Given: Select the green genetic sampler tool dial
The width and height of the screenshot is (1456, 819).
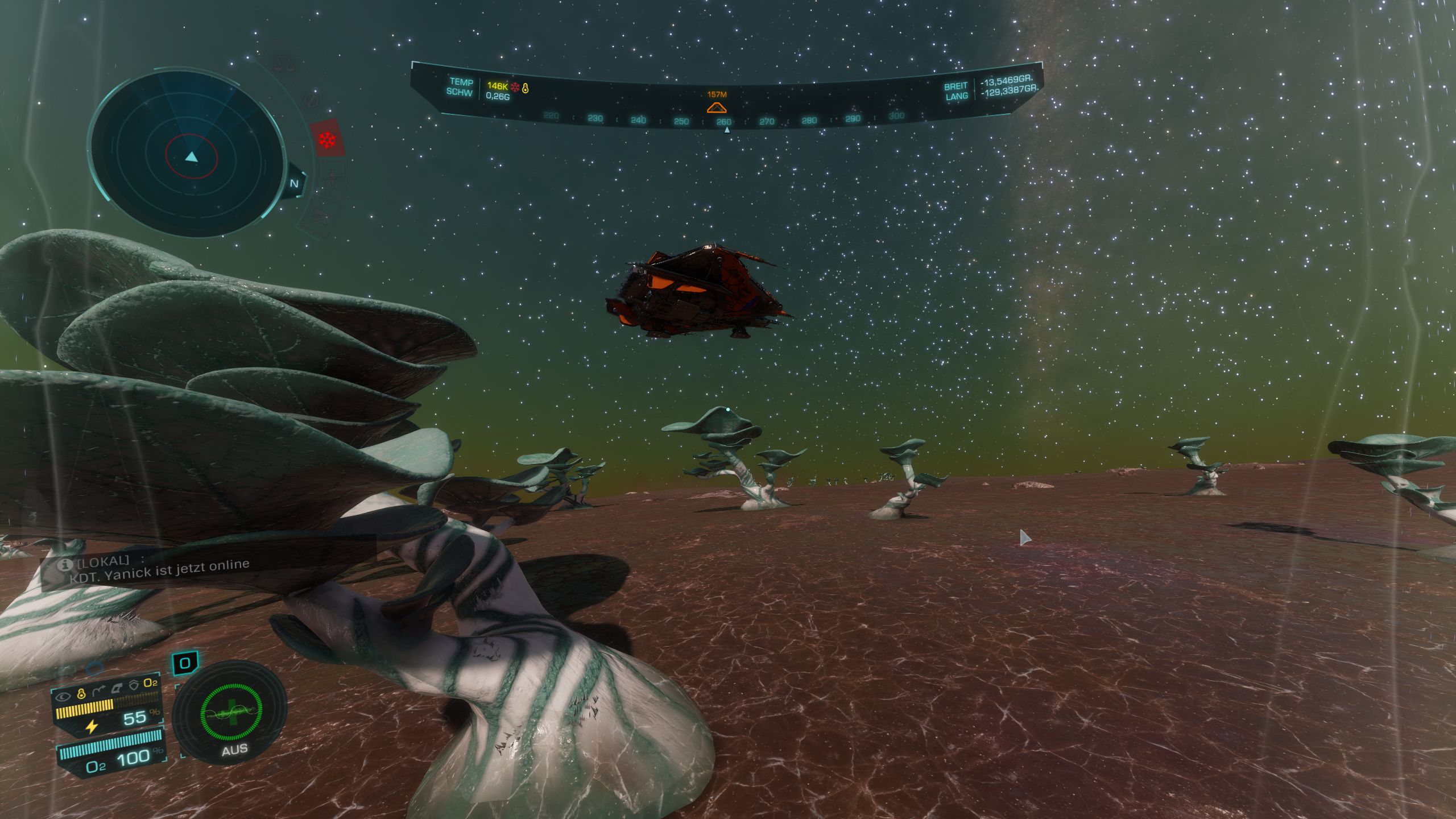Looking at the screenshot, I should coord(230,713).
